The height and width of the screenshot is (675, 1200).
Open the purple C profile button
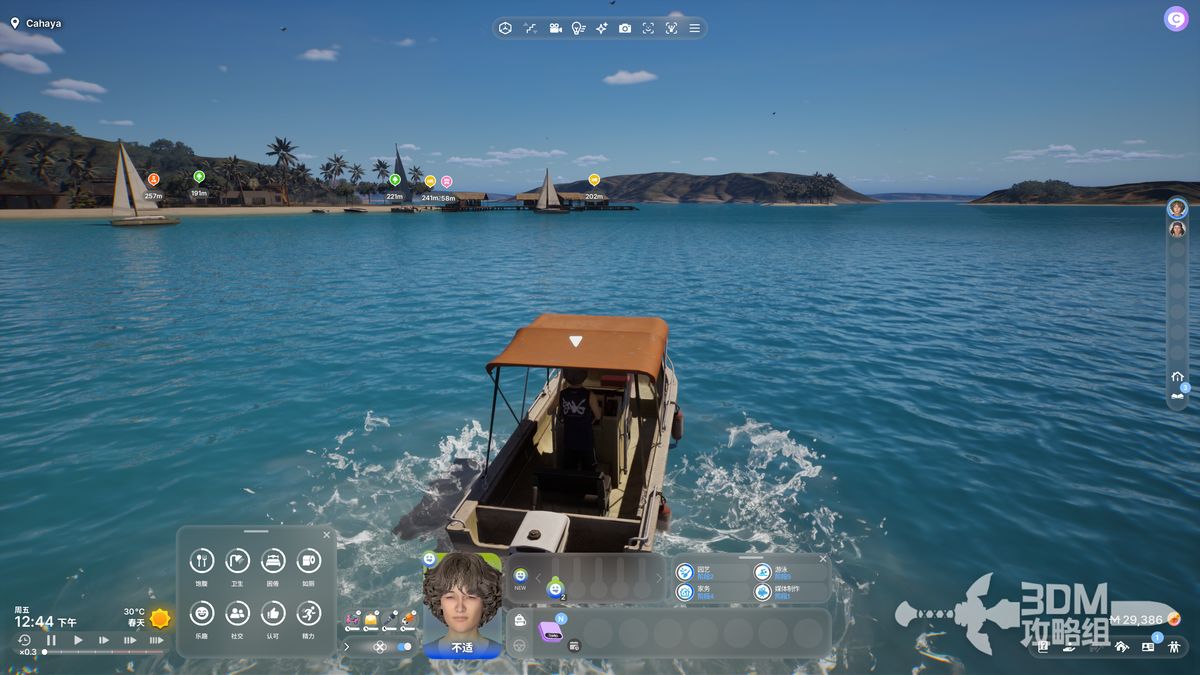tap(1175, 19)
